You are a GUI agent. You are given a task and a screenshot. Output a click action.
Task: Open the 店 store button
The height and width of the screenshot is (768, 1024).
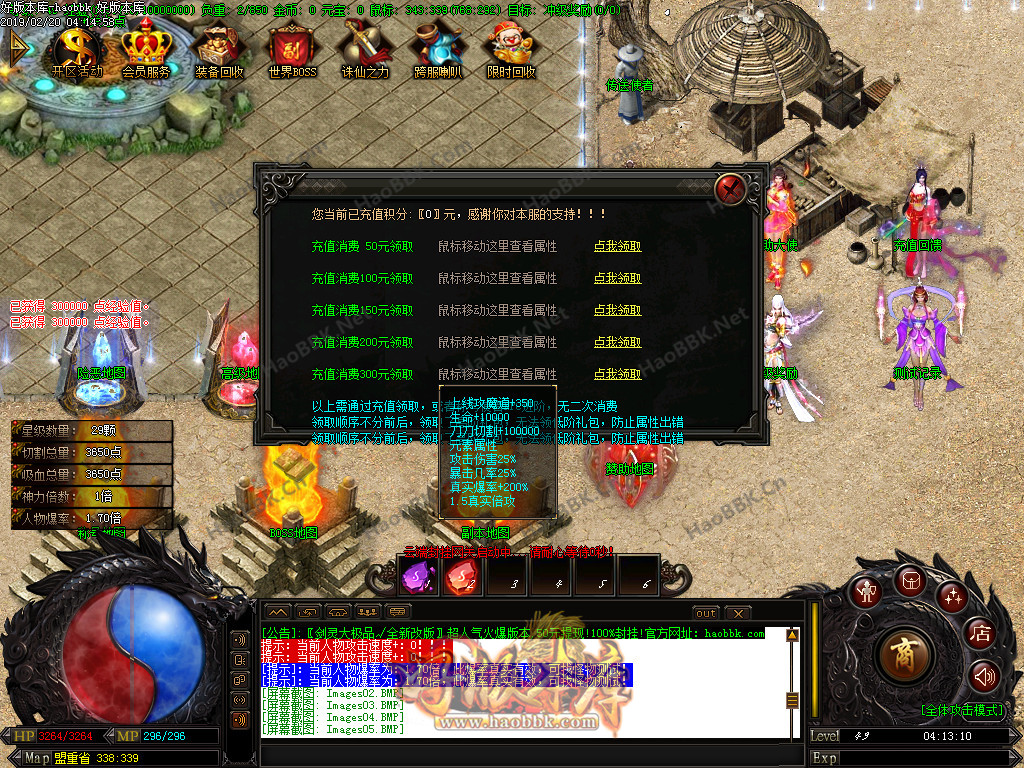click(x=981, y=633)
